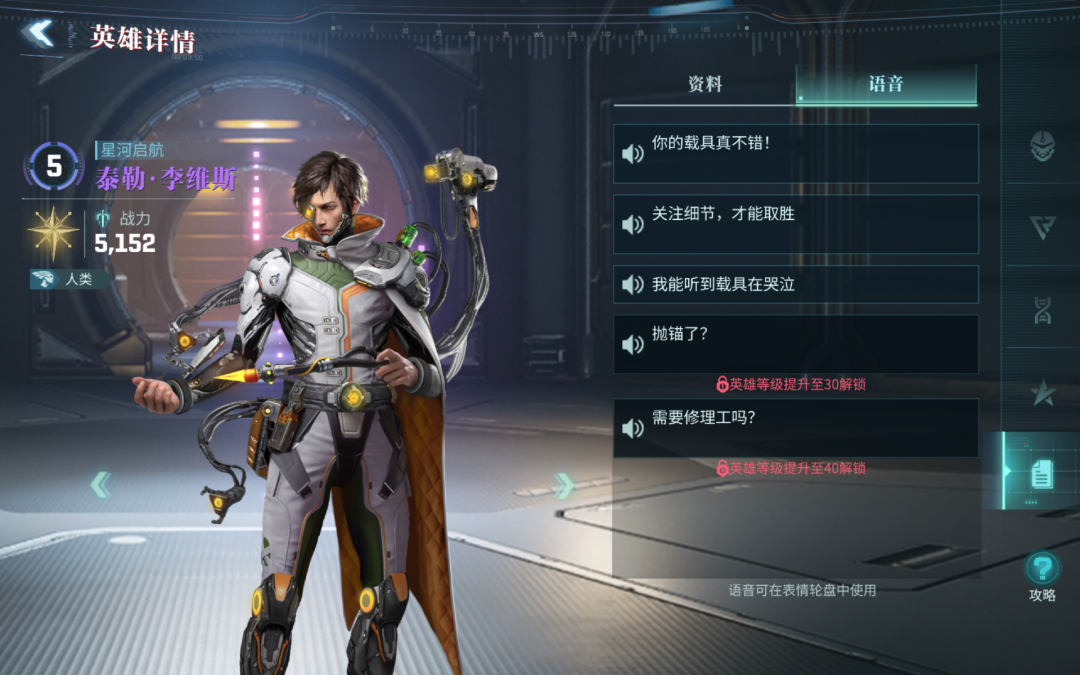Show the next hero with right arrow
Screen dimensions: 1080x675
pyautogui.click(x=563, y=486)
